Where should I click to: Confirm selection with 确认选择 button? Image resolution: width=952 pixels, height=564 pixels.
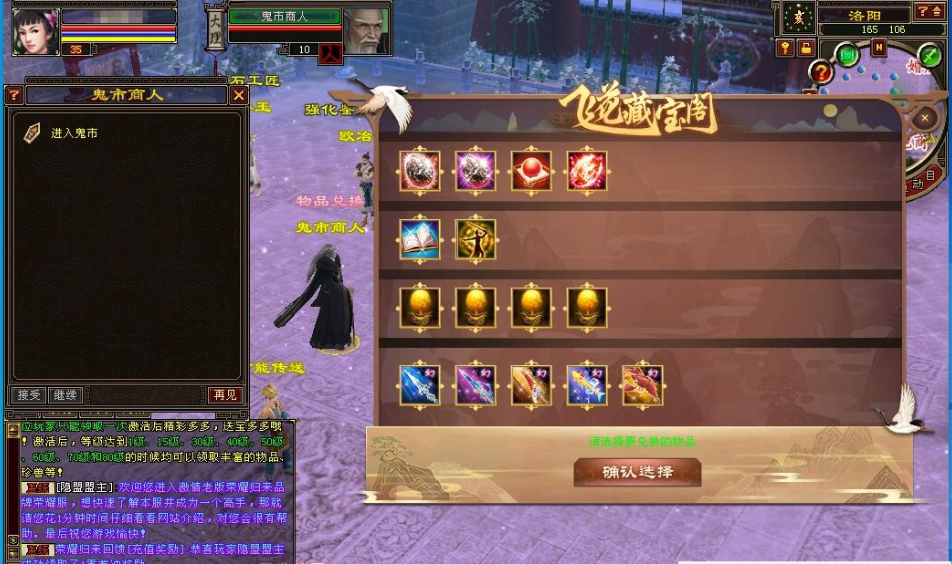(x=637, y=472)
